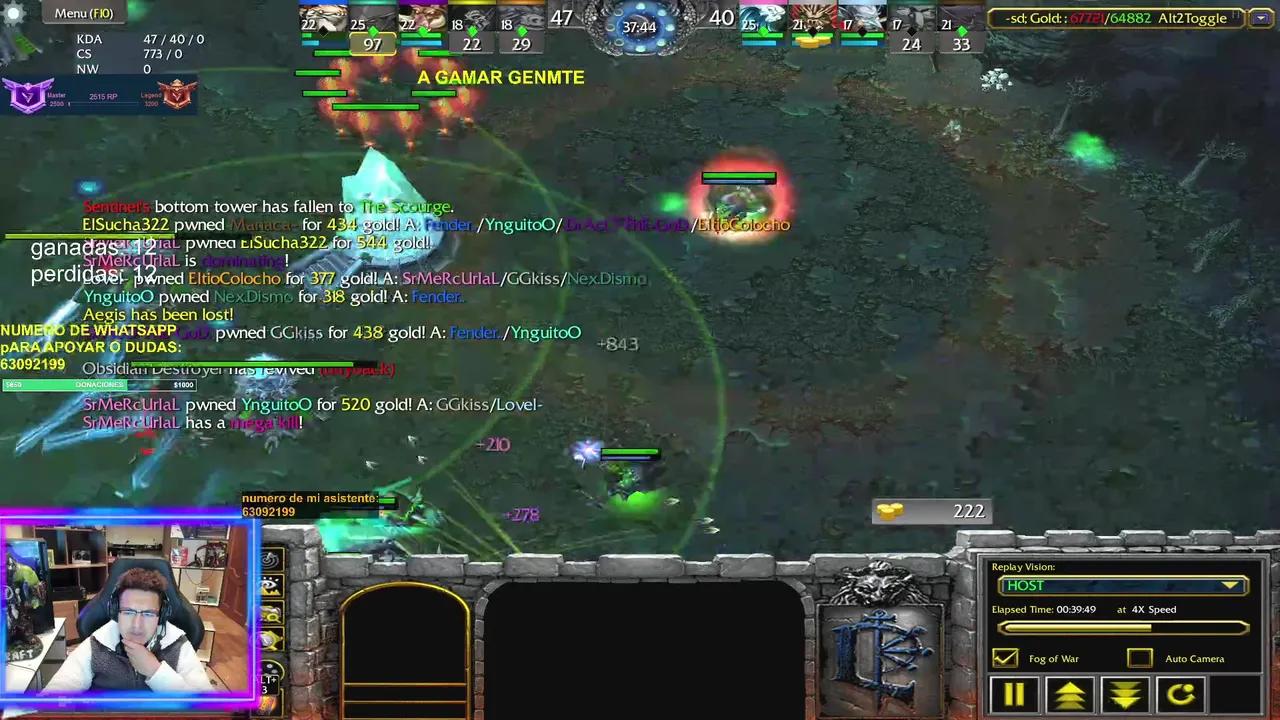The height and width of the screenshot is (720, 1280).
Task: Click the red Legend rank emblem
Action: (177, 95)
